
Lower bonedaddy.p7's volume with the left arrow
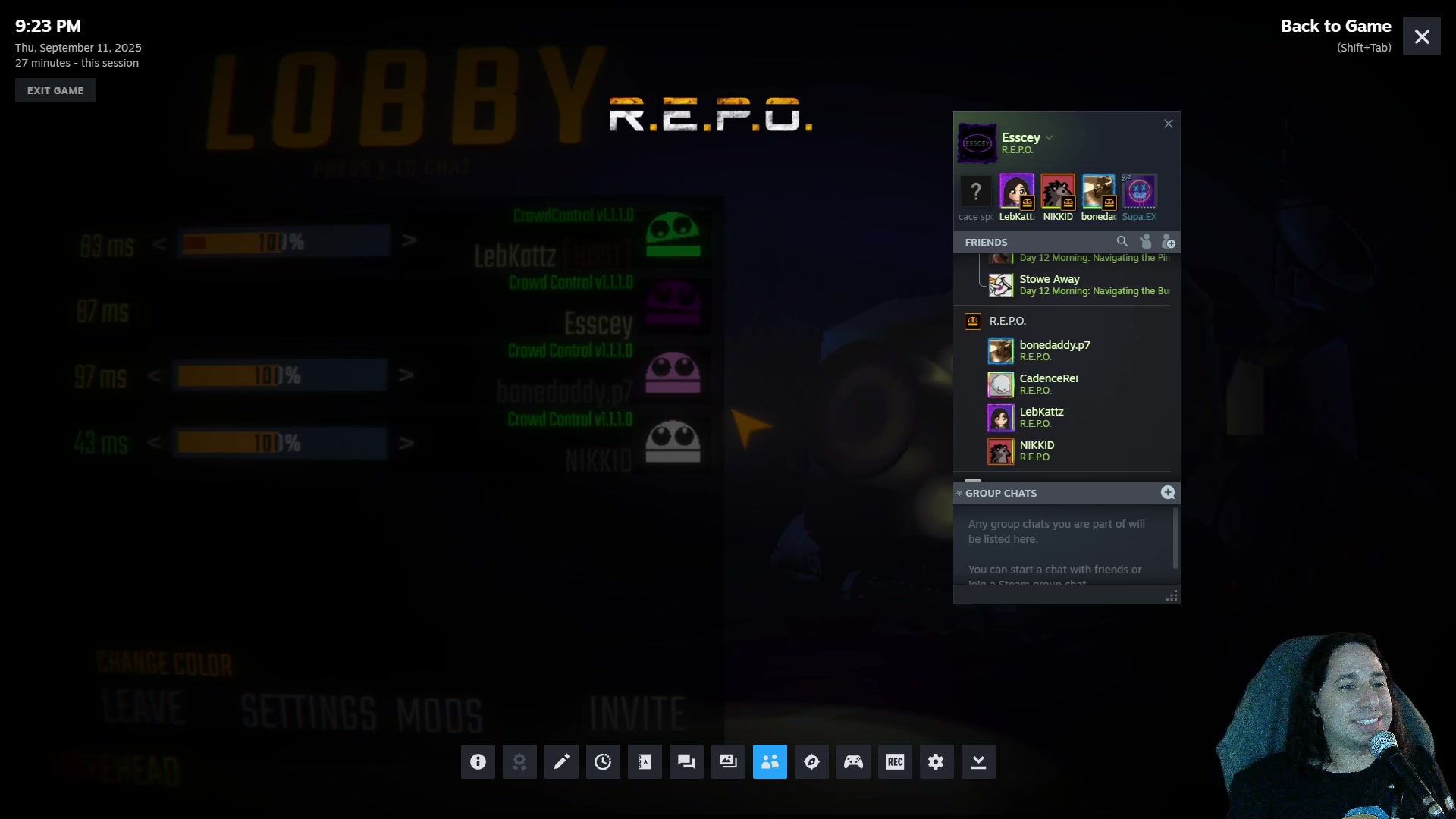[154, 375]
